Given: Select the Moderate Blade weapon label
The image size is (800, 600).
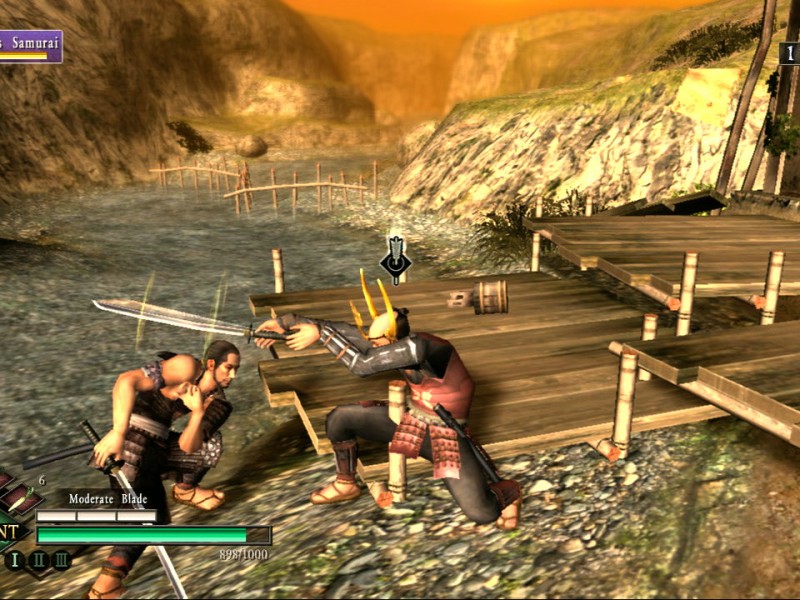Looking at the screenshot, I should (107, 499).
